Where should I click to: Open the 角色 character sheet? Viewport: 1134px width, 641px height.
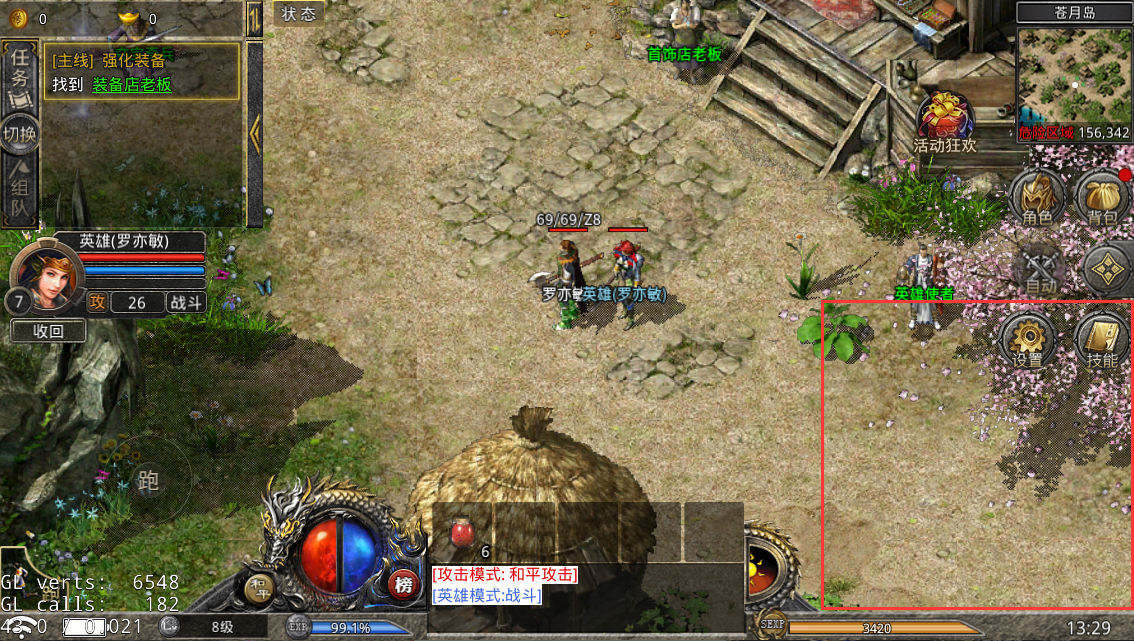click(x=1037, y=197)
